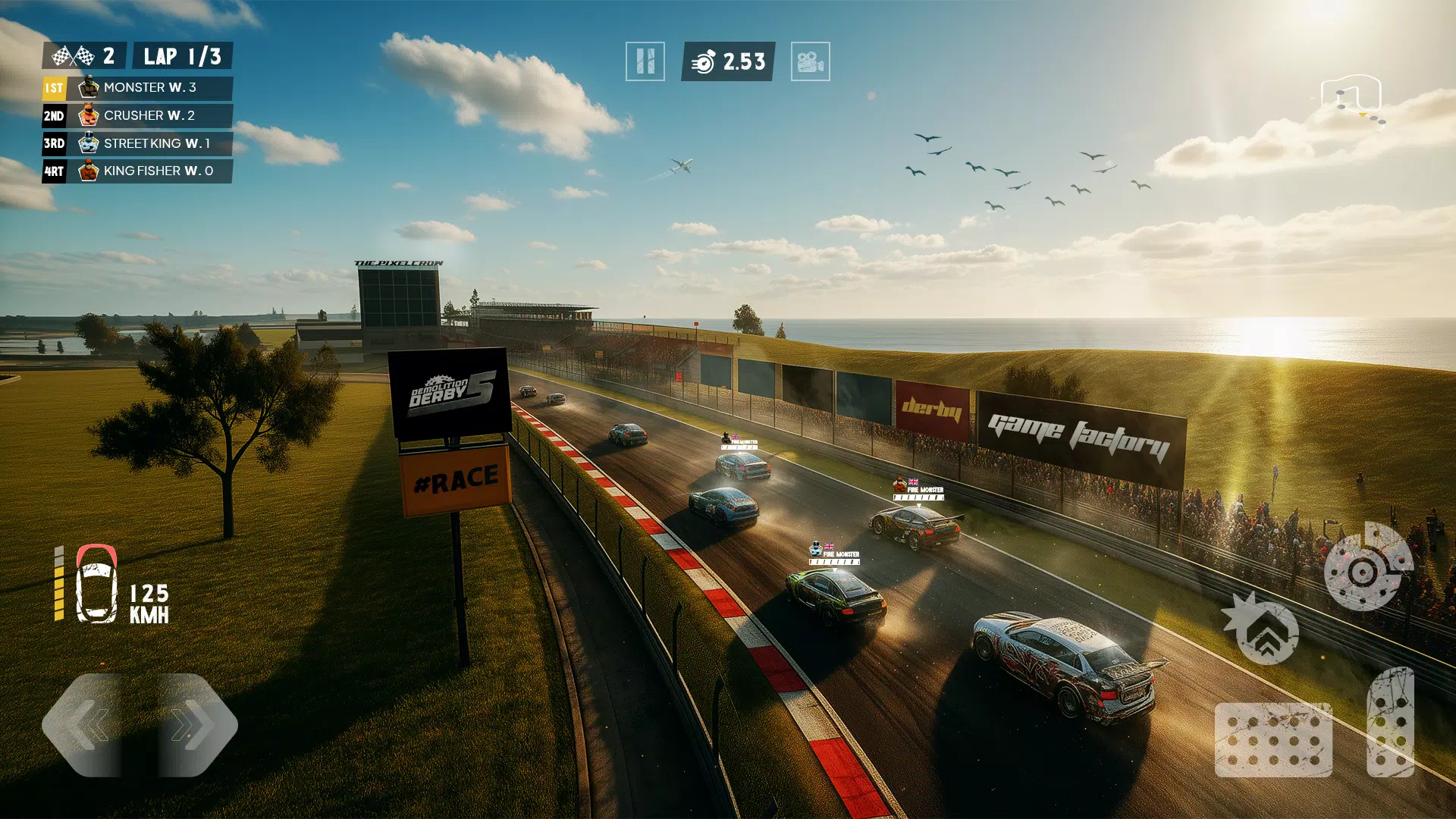Viewport: 1456px width, 819px height.
Task: Select Monster W. 3 leaderboard row
Action: pos(137,88)
